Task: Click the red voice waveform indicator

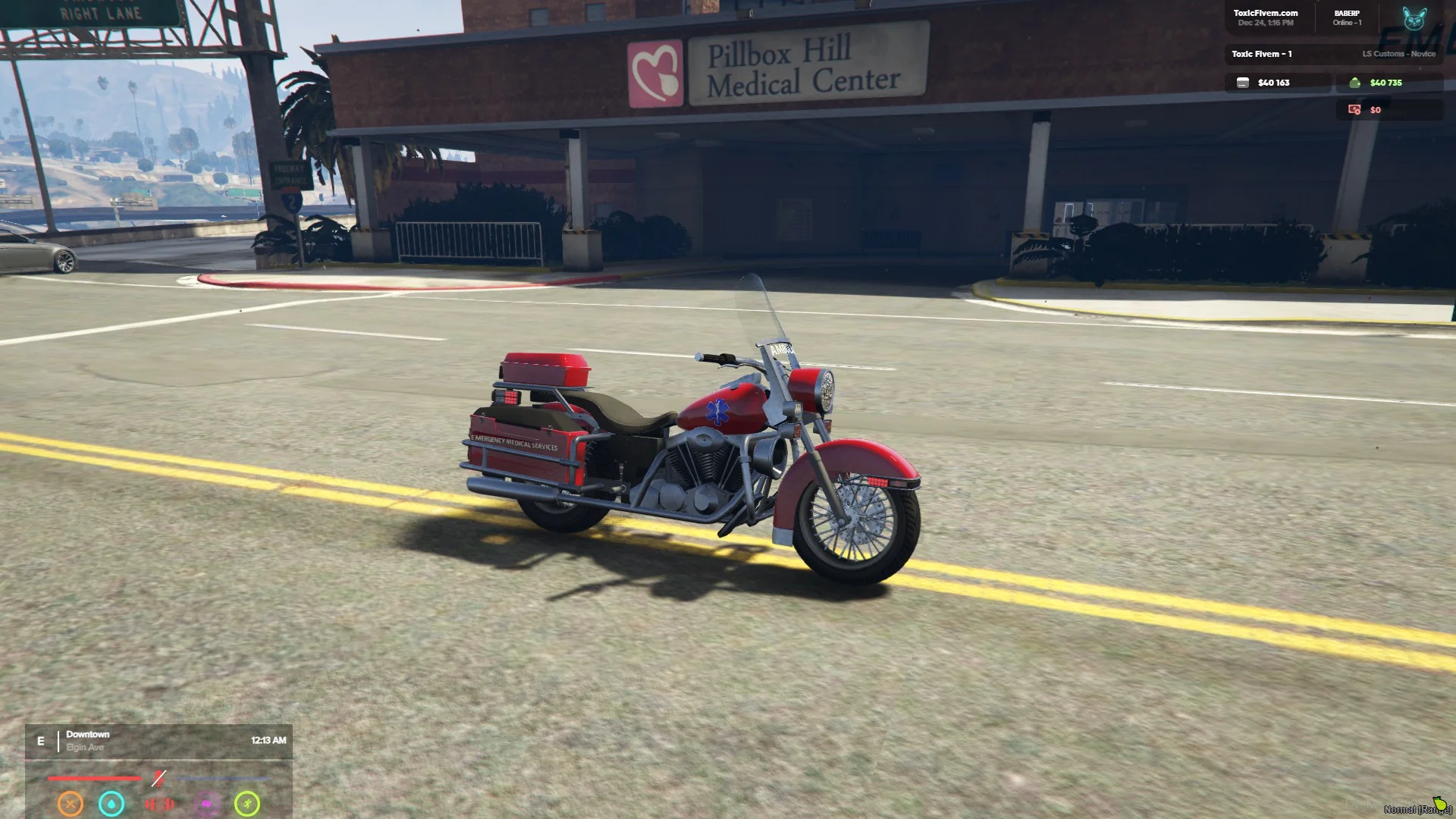Action: (x=160, y=804)
